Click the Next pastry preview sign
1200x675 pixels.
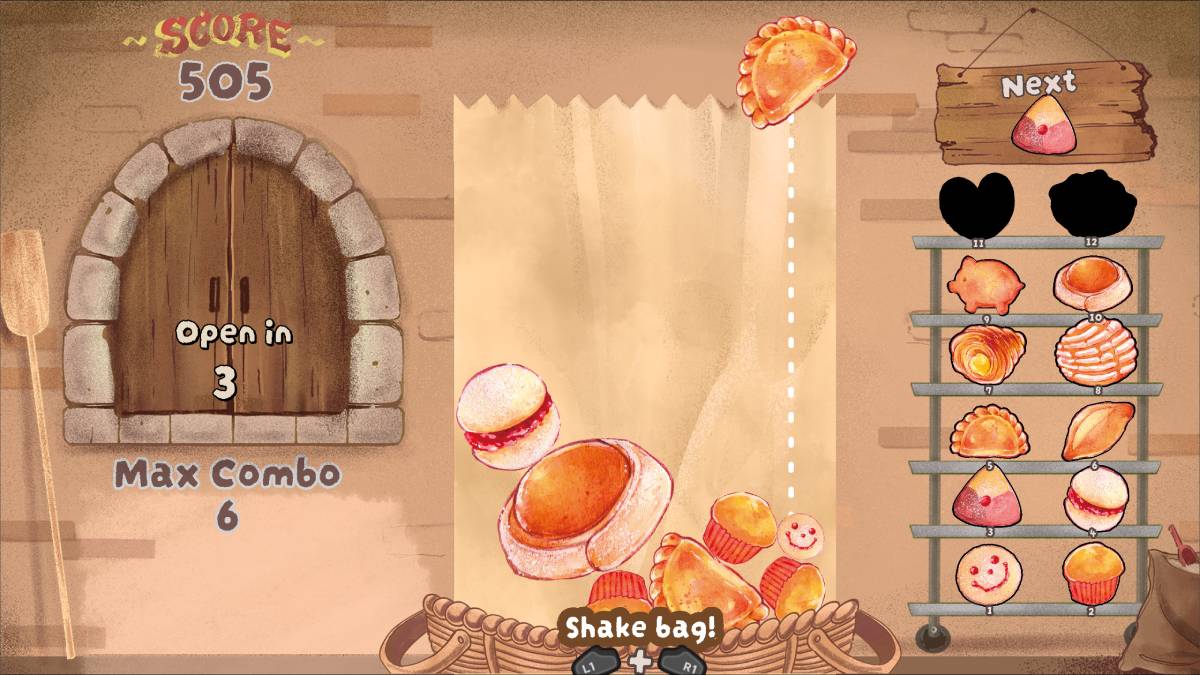(1042, 112)
